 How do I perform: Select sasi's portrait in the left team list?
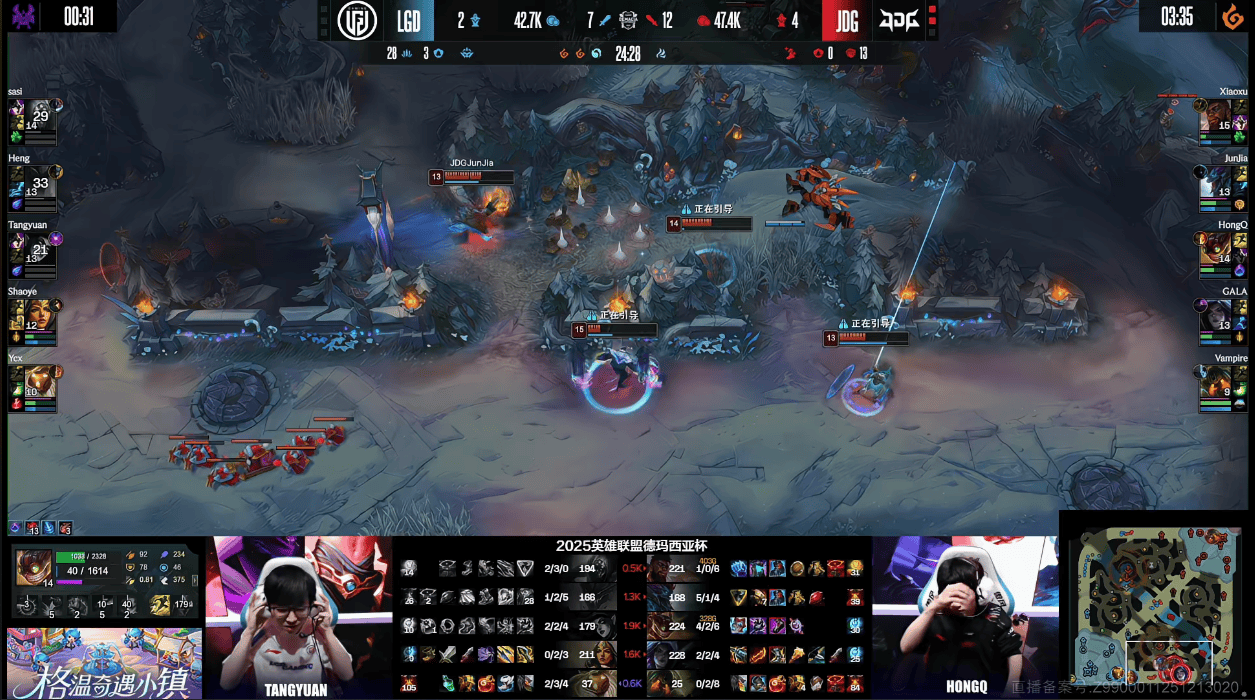coord(22,114)
